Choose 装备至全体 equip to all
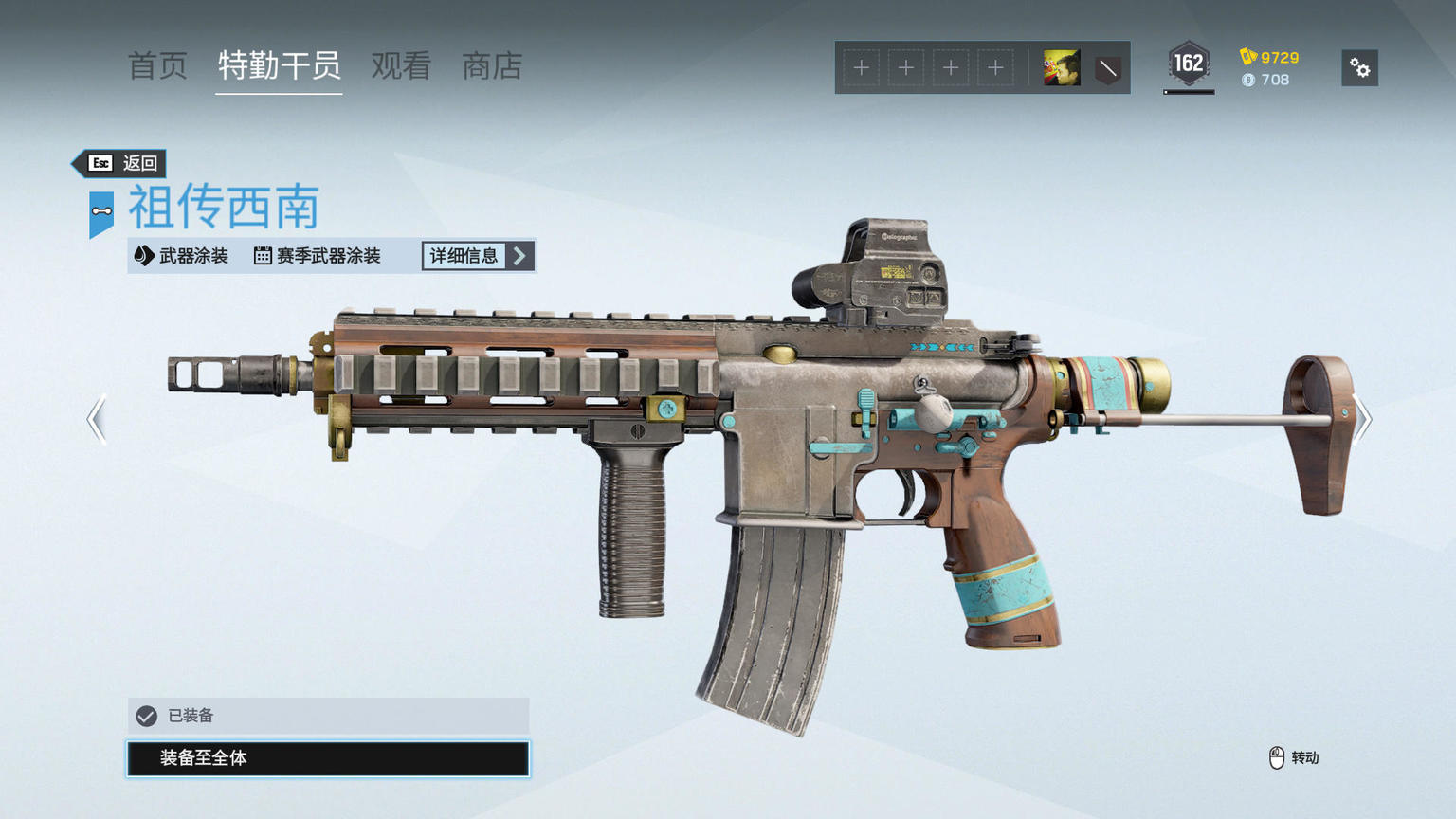1456x819 pixels. (x=328, y=758)
